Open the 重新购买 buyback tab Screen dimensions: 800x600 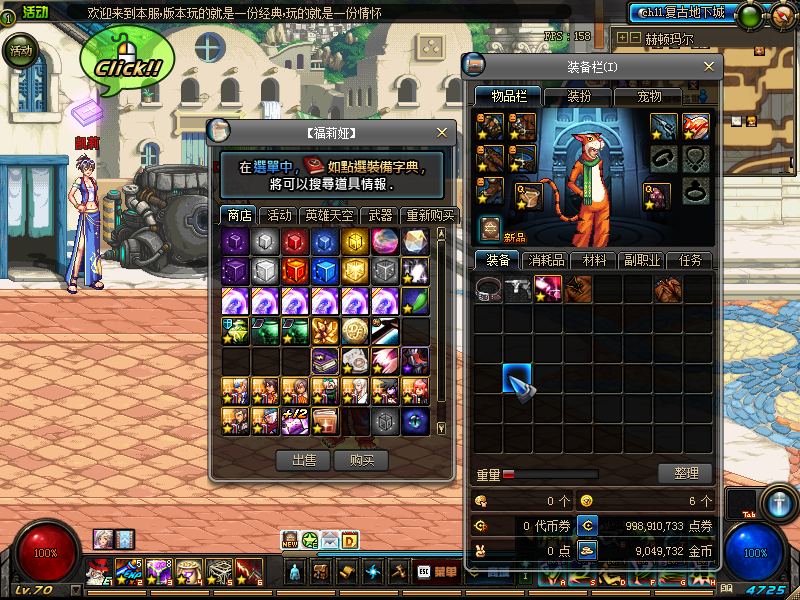[429, 215]
